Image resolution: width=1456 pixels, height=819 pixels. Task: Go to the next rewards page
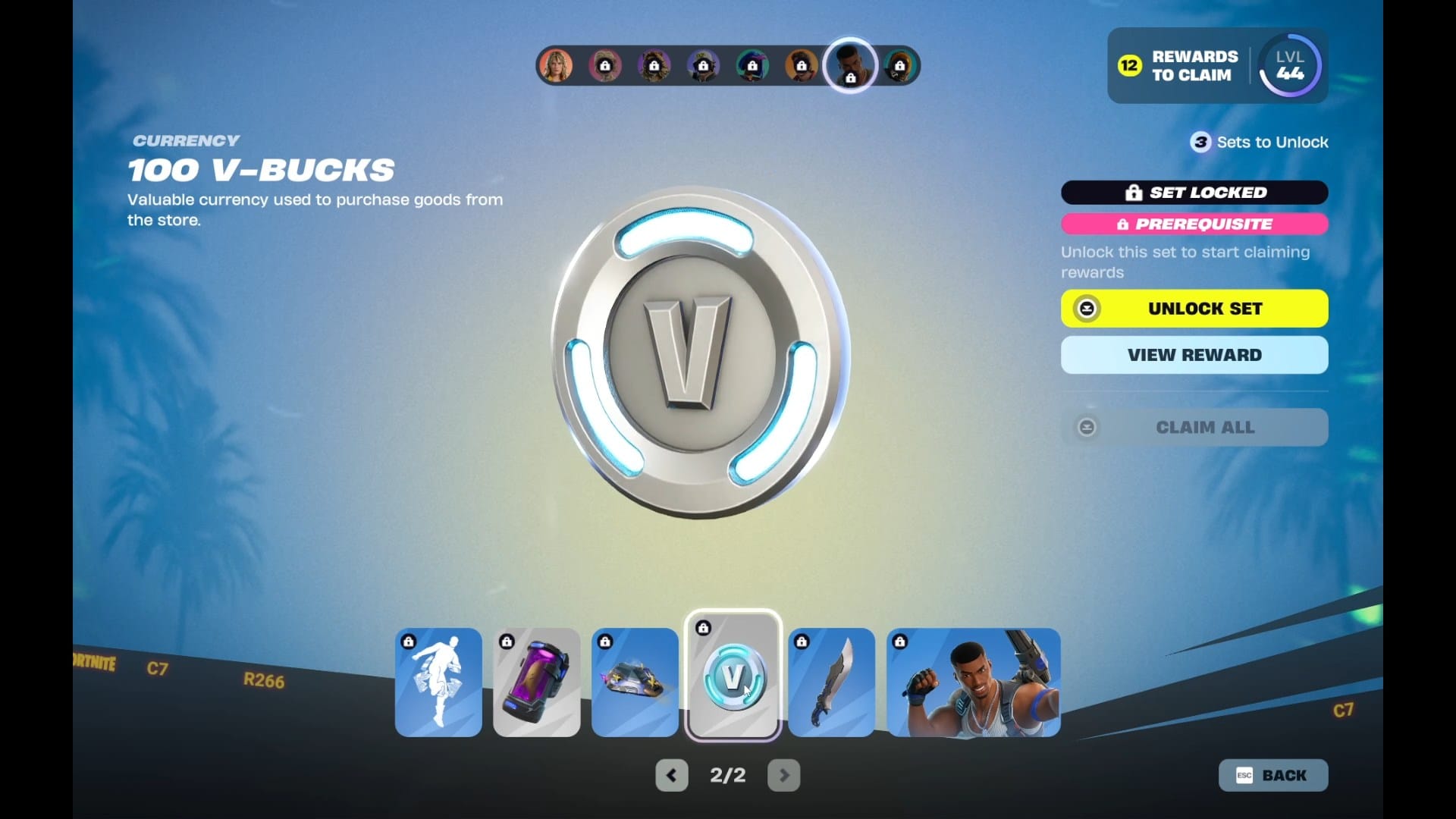pyautogui.click(x=784, y=775)
